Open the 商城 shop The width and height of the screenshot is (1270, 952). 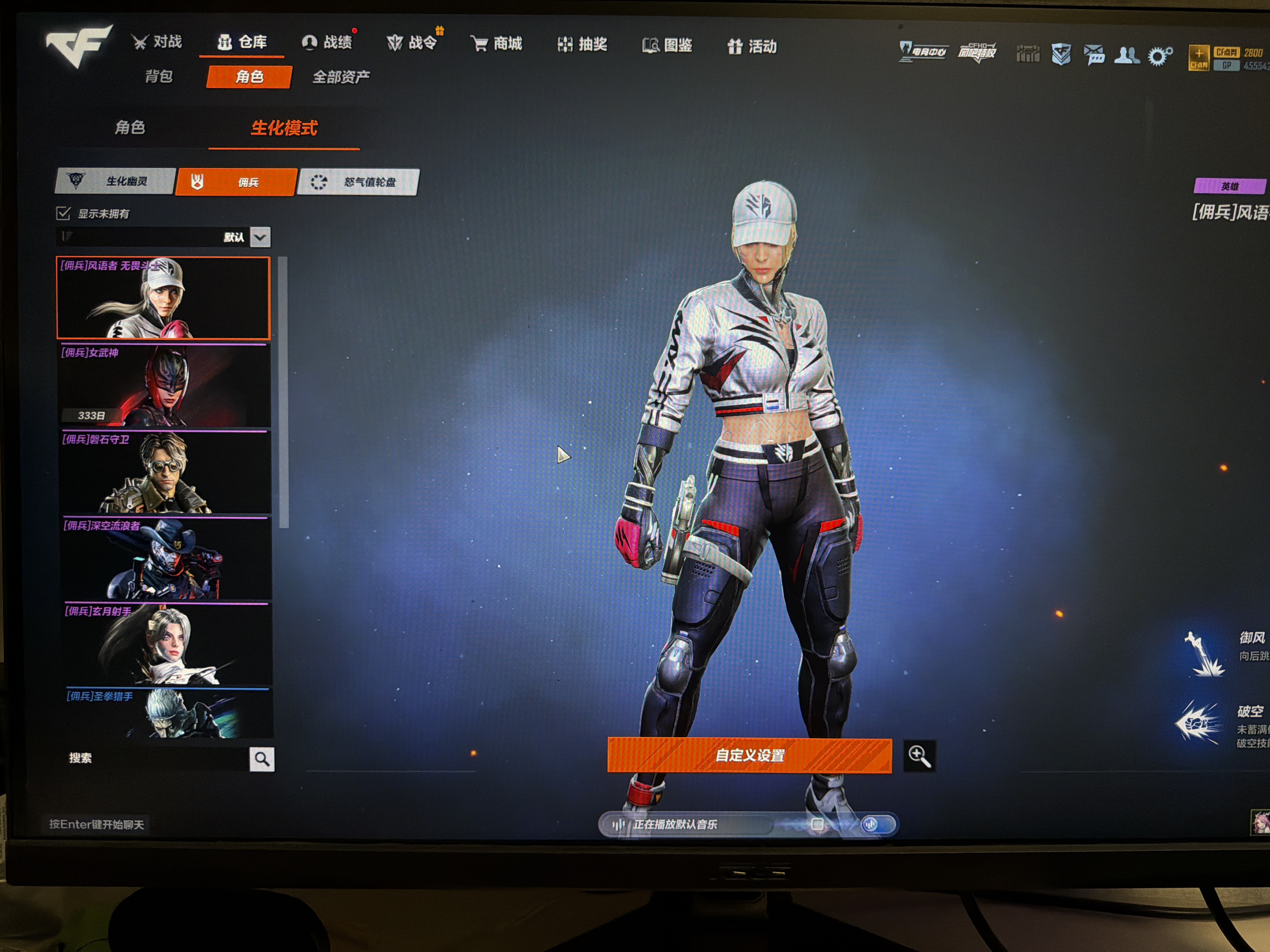[x=497, y=44]
